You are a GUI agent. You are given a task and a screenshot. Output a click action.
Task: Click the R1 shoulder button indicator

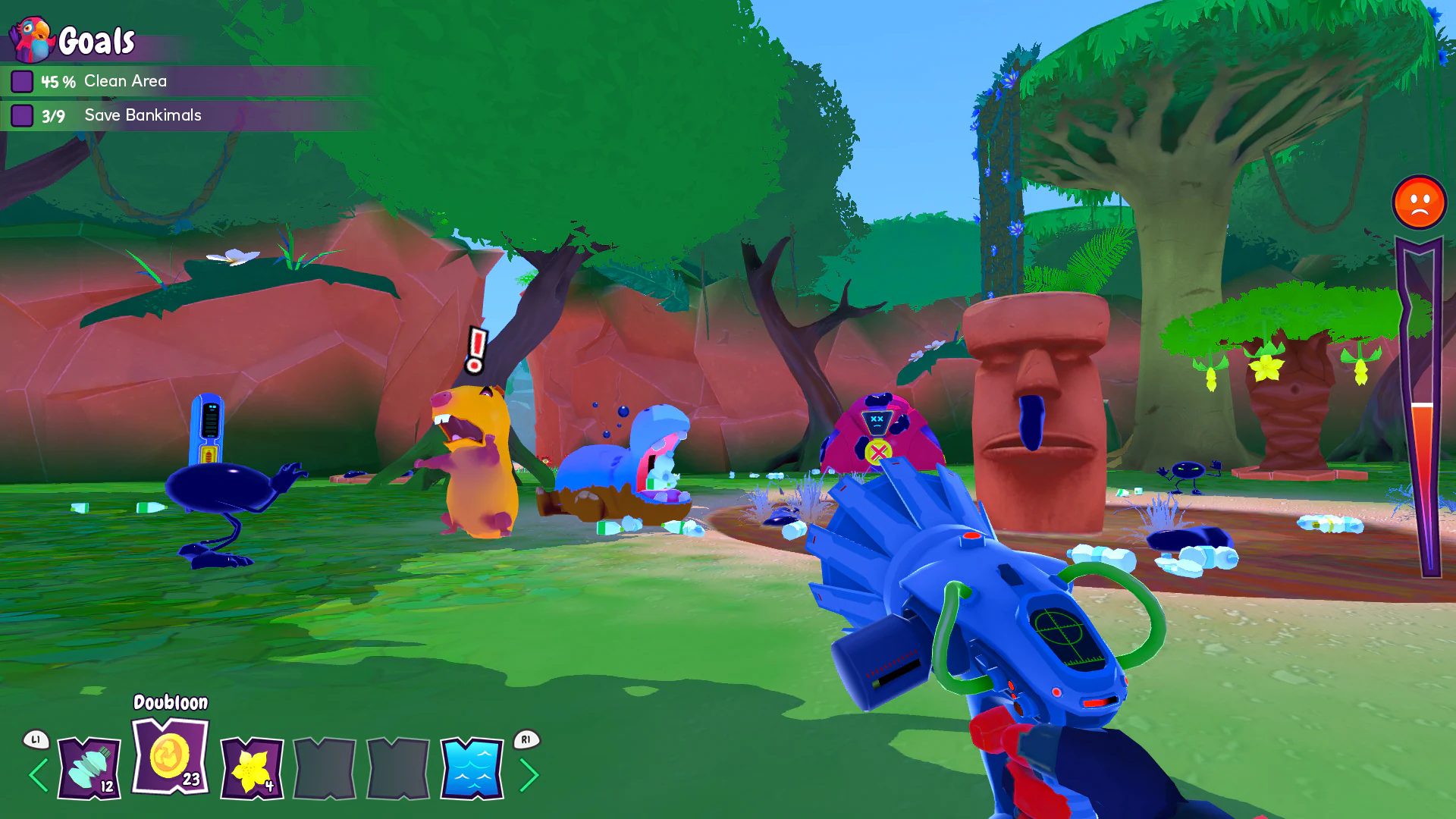(x=525, y=739)
